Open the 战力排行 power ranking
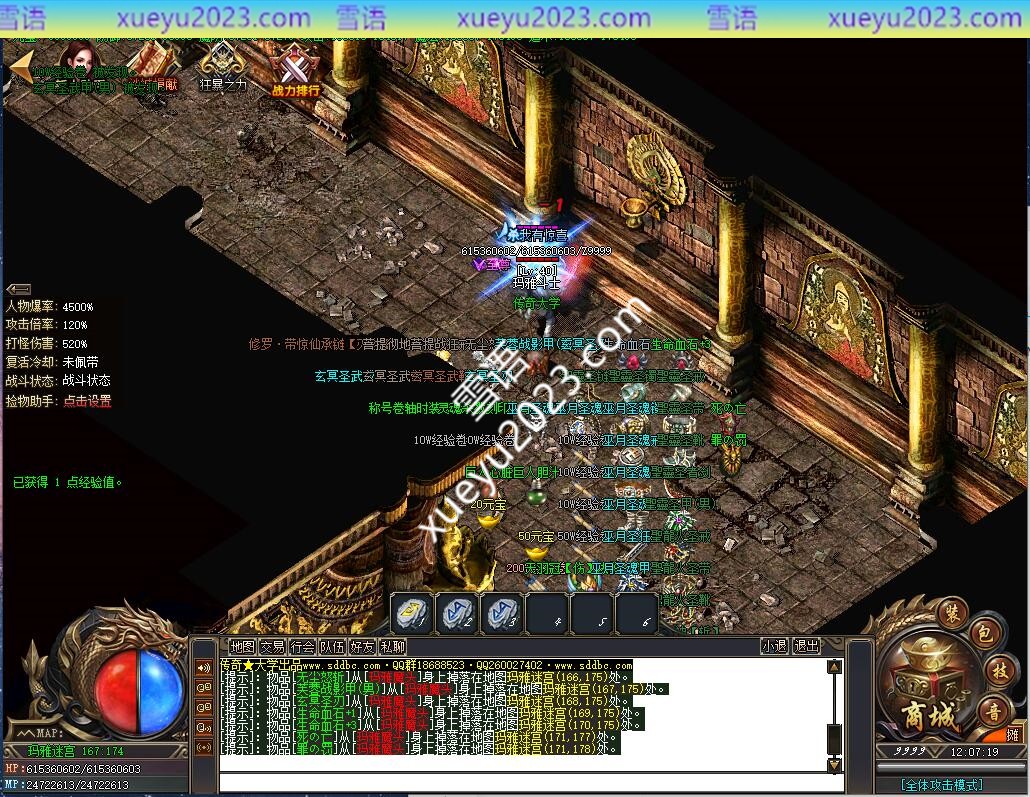This screenshot has height=797, width=1030. [295, 72]
